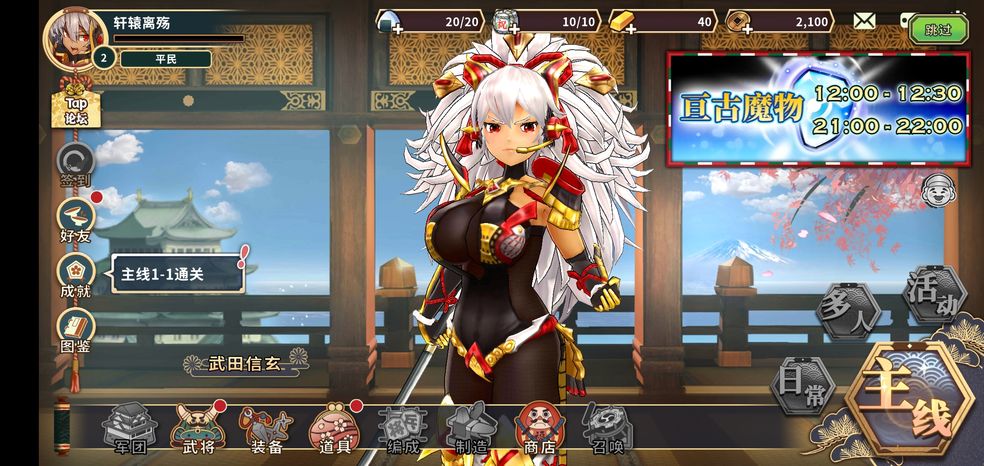
Task: Open the 制造 crafting menu
Action: 471,428
